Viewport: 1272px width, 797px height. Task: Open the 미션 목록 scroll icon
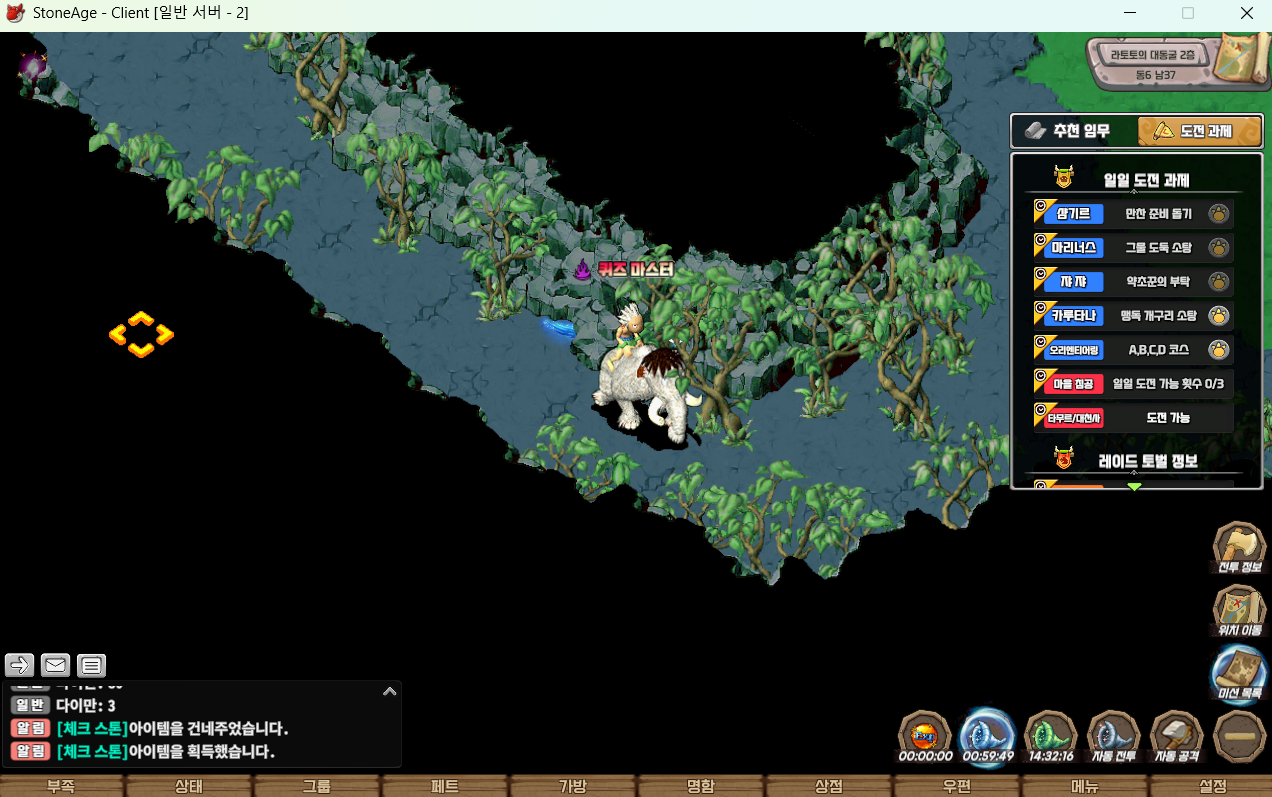pos(1240,672)
